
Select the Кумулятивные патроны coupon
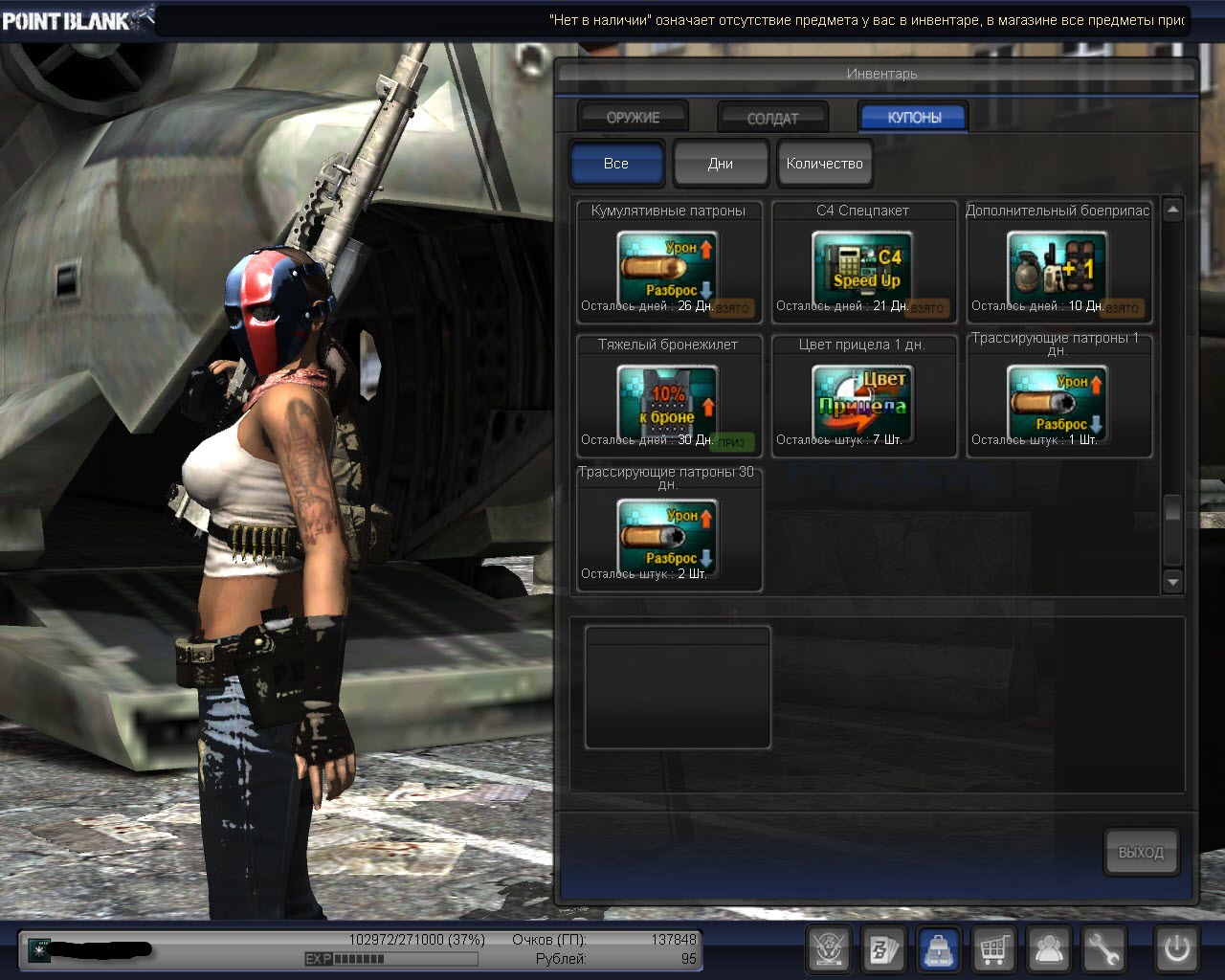668,263
